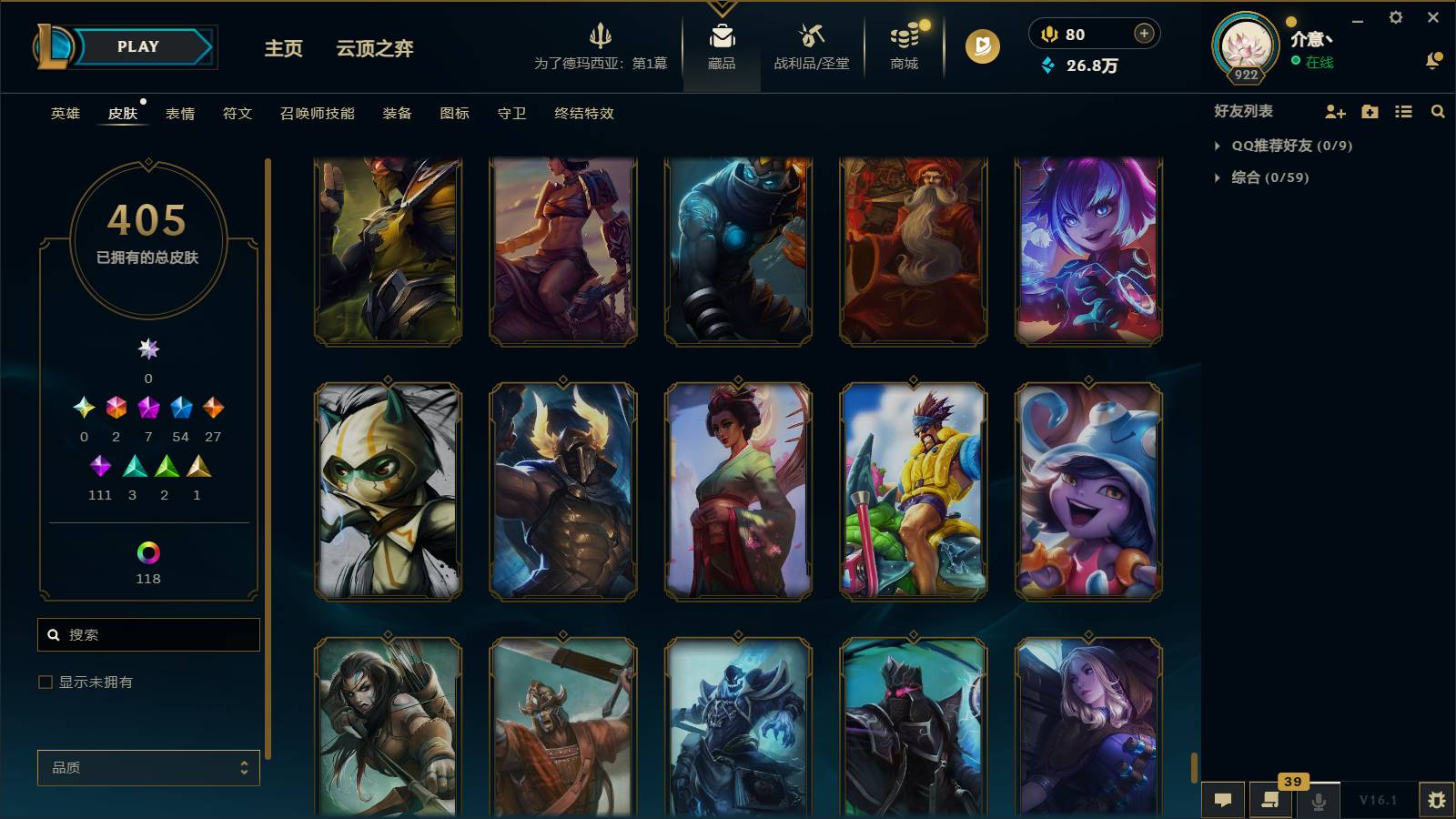Switch to the 守卫 tab
This screenshot has height=819, width=1456.
(x=511, y=114)
